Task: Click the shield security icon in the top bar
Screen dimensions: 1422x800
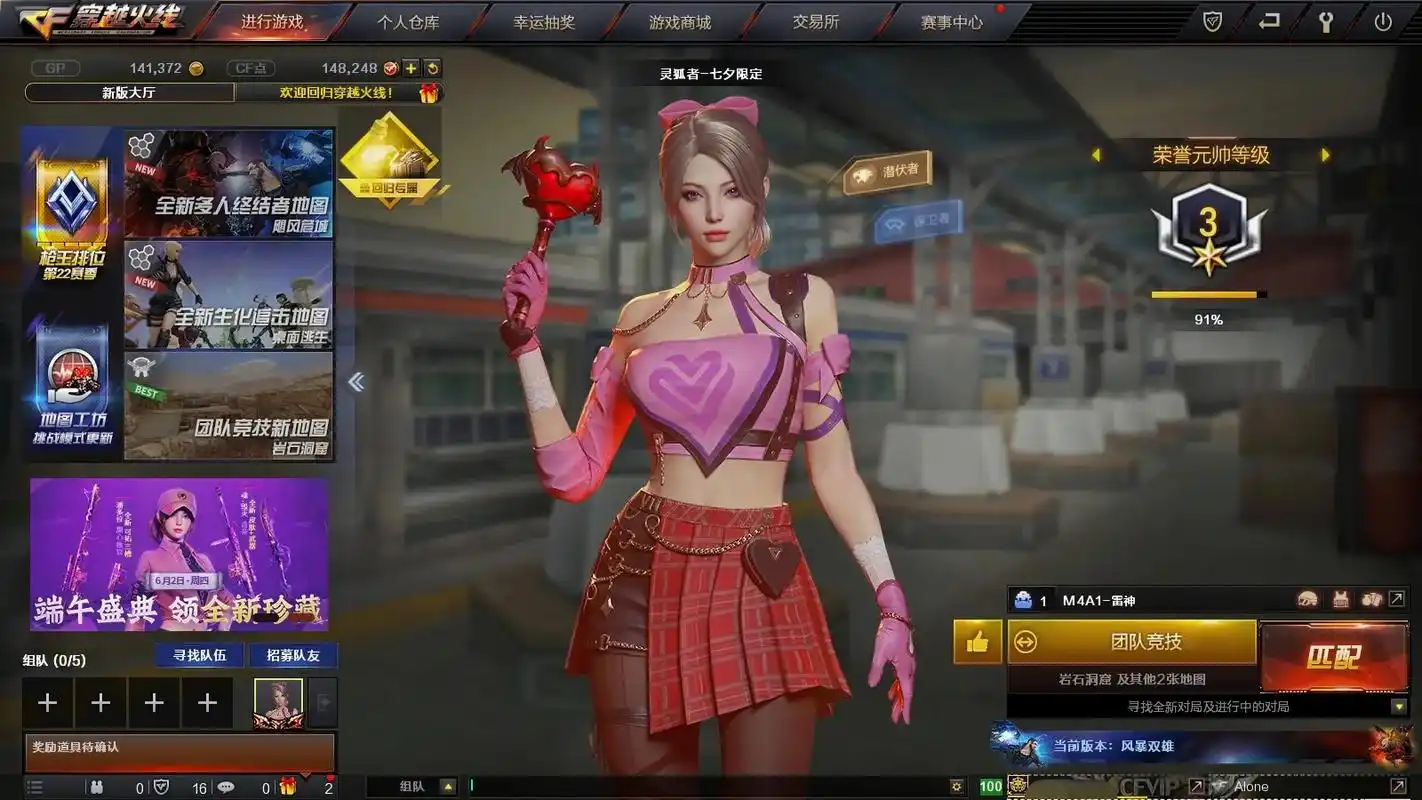Action: tap(1212, 19)
